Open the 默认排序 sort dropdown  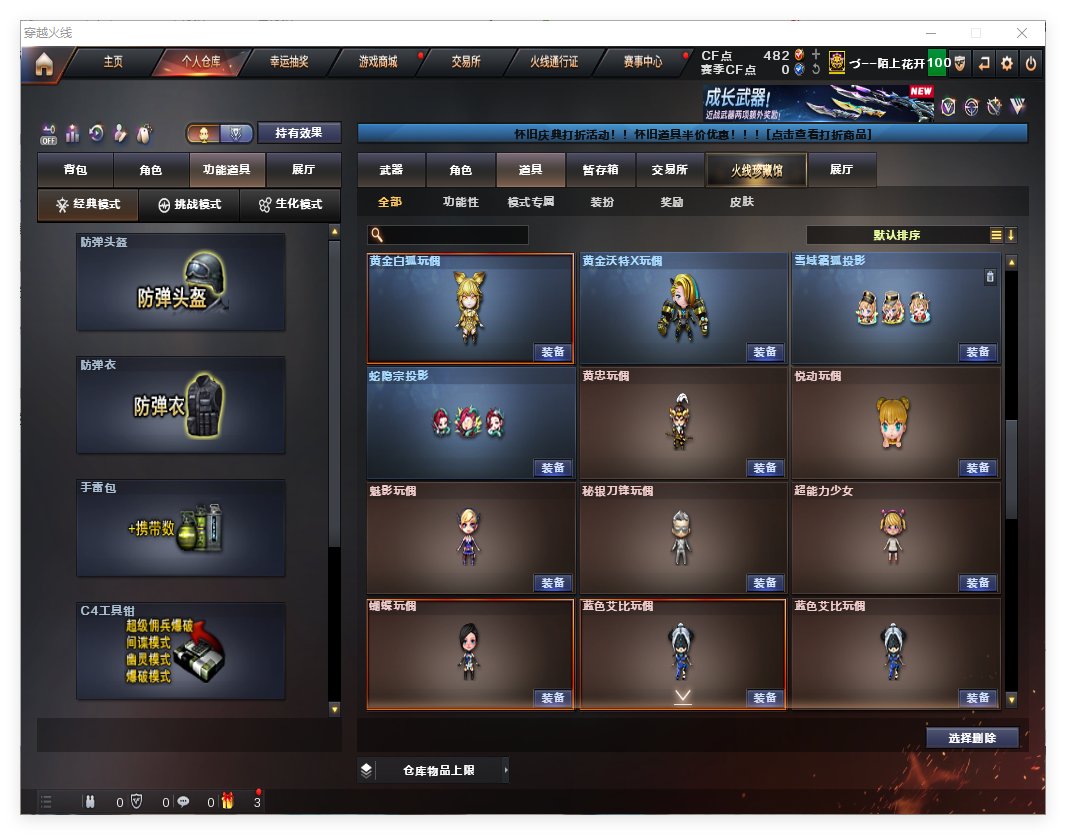897,235
